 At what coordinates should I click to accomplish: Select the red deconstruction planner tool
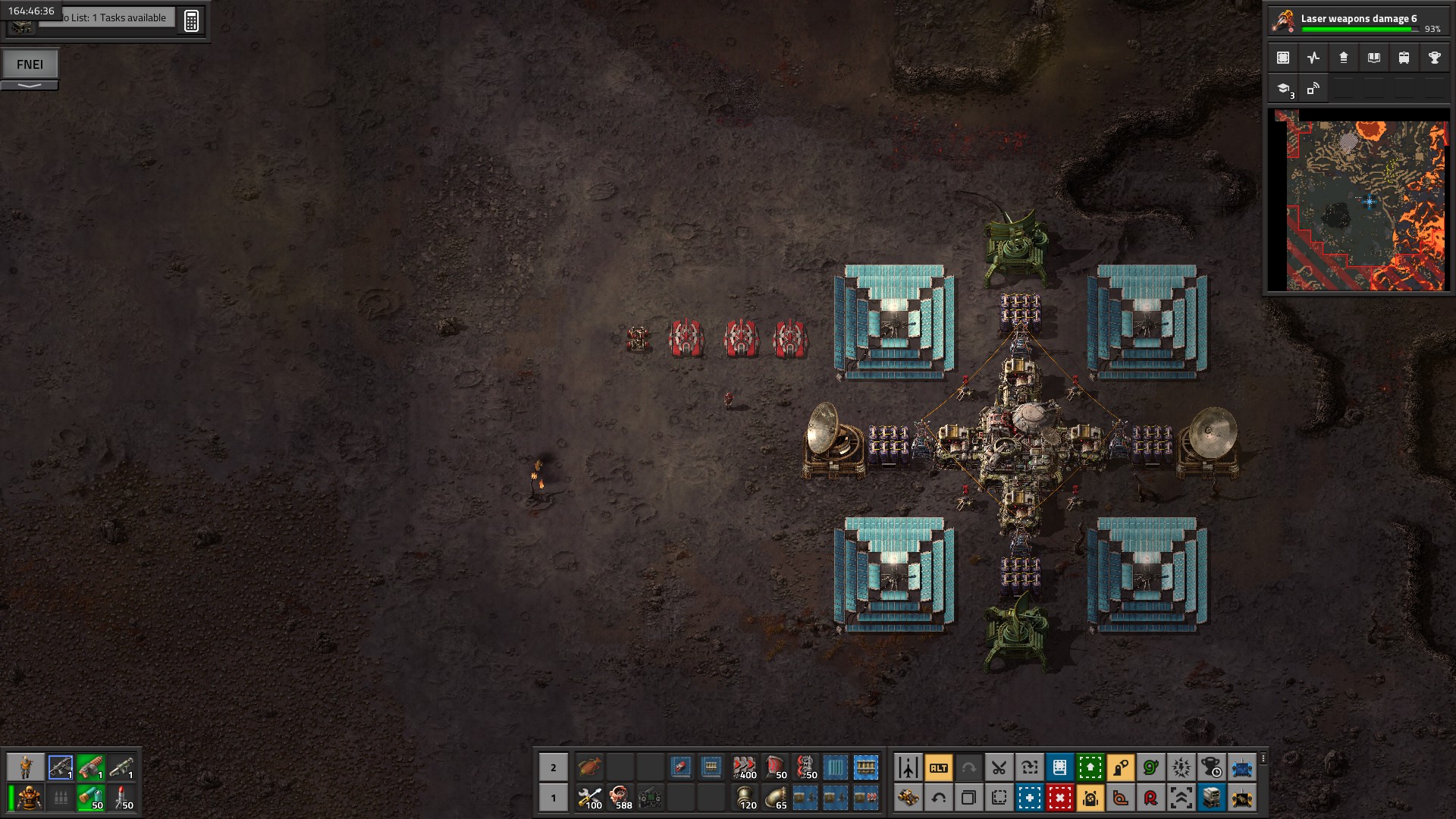pos(1059,798)
